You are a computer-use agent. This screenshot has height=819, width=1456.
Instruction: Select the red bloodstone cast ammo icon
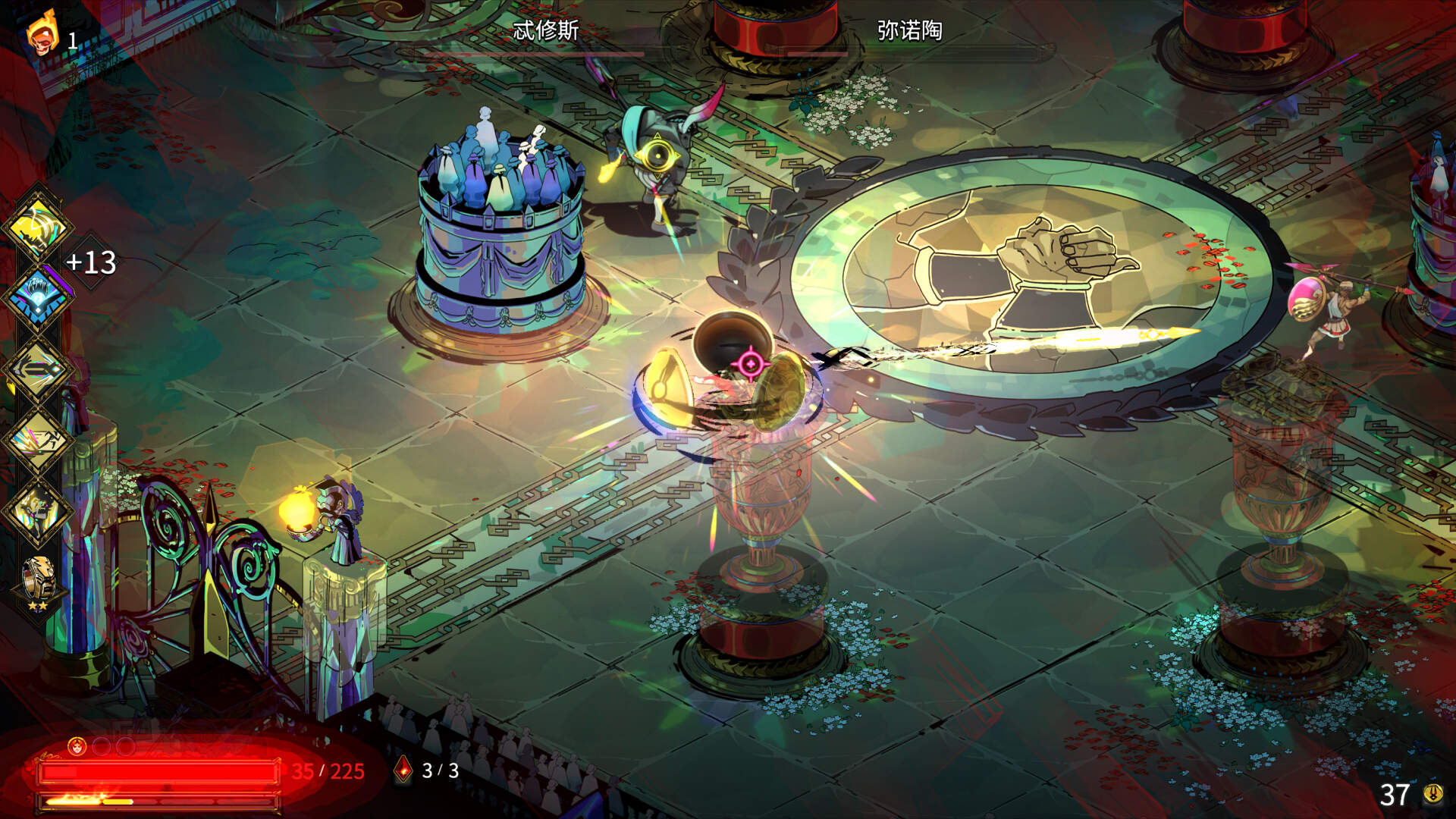coord(404,770)
